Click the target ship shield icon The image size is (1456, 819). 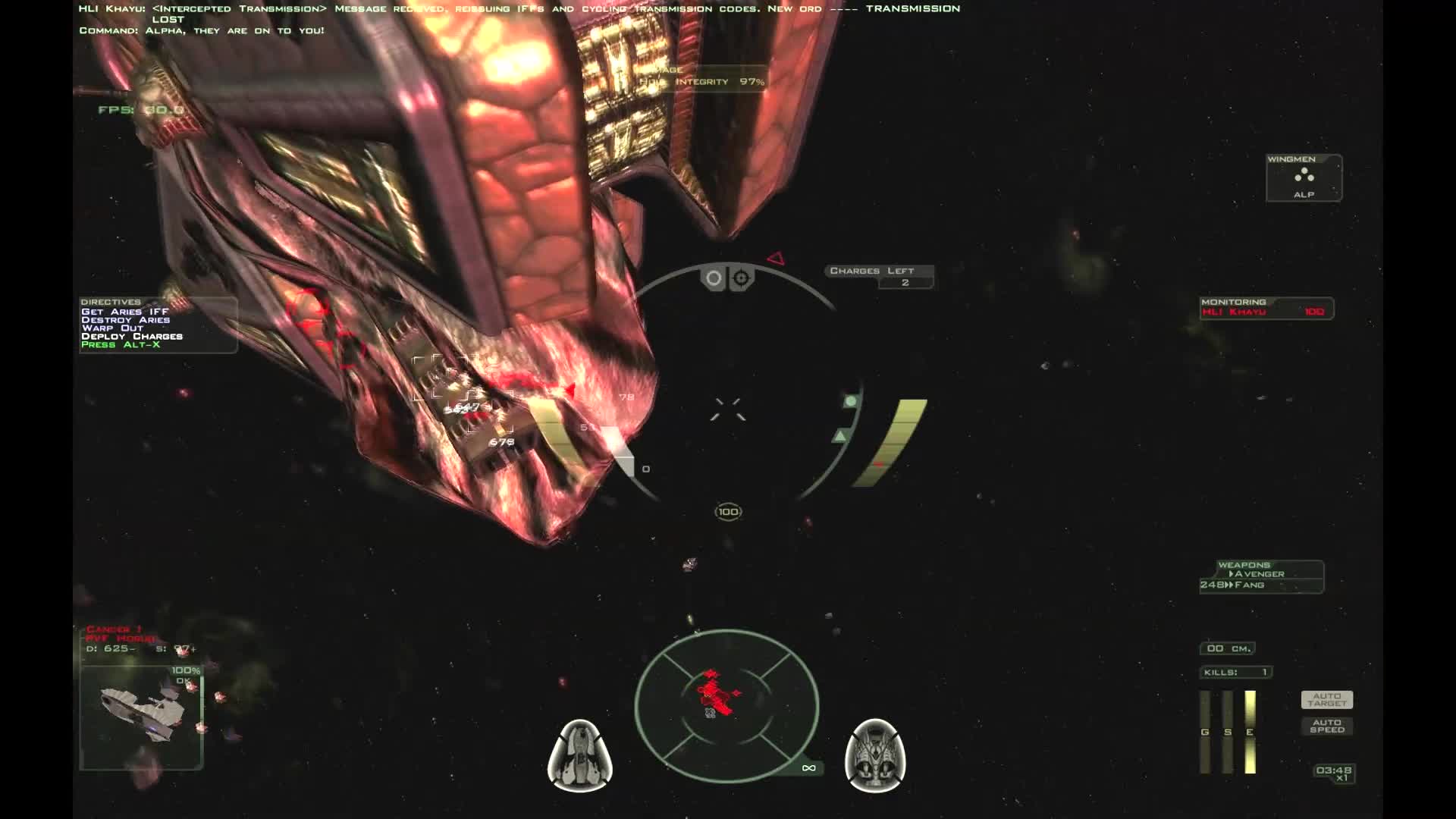tap(874, 755)
